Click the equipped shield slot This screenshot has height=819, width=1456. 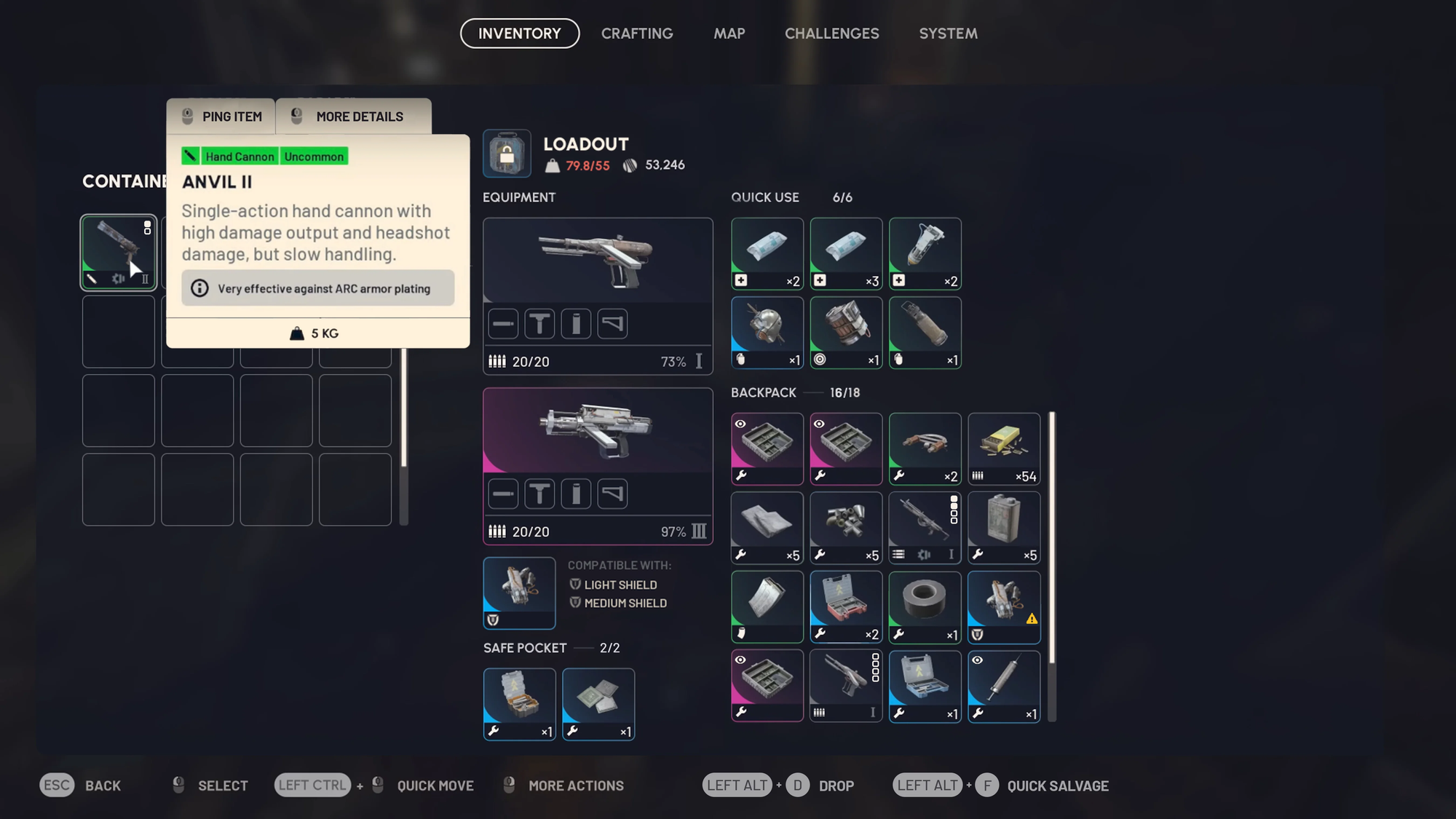pyautogui.click(x=519, y=593)
